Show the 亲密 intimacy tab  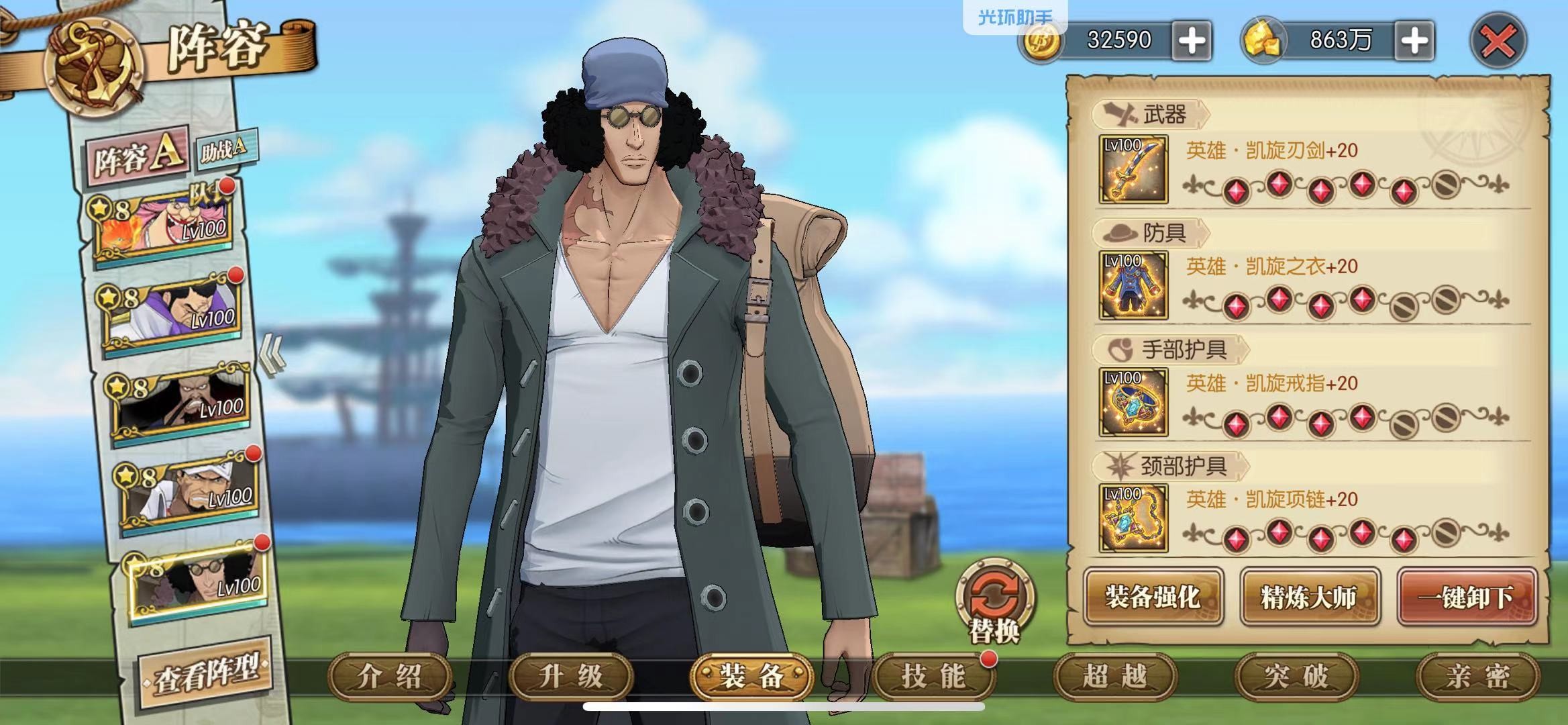[1477, 676]
